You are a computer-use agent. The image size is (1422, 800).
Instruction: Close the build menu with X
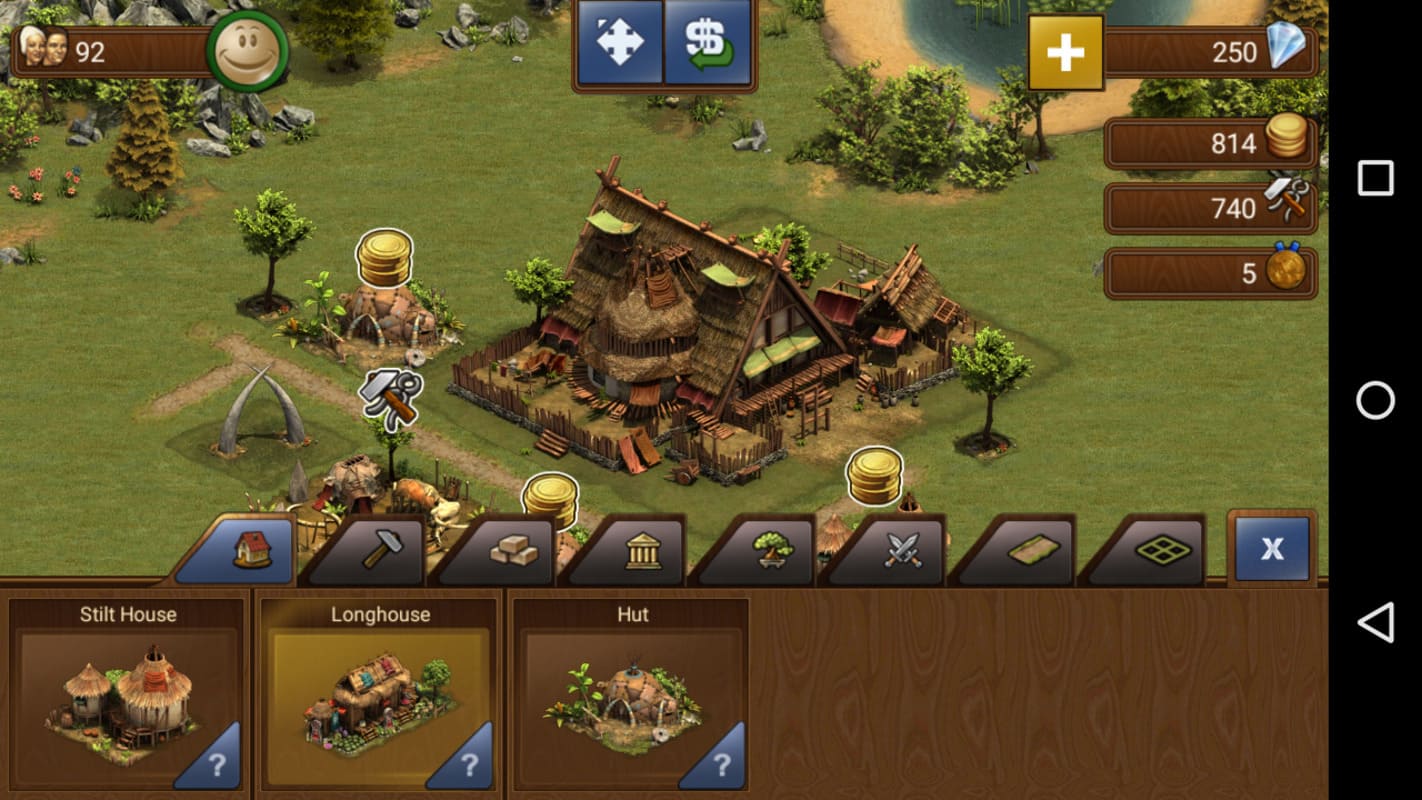tap(1271, 548)
